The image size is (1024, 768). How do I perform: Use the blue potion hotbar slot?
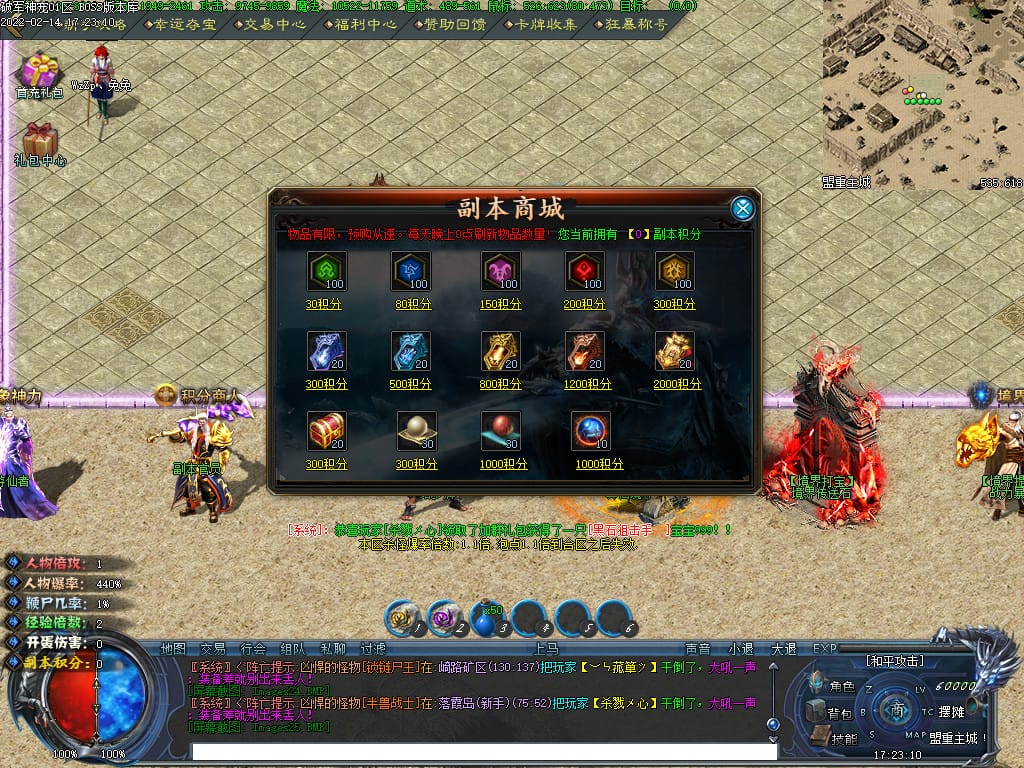coord(486,621)
